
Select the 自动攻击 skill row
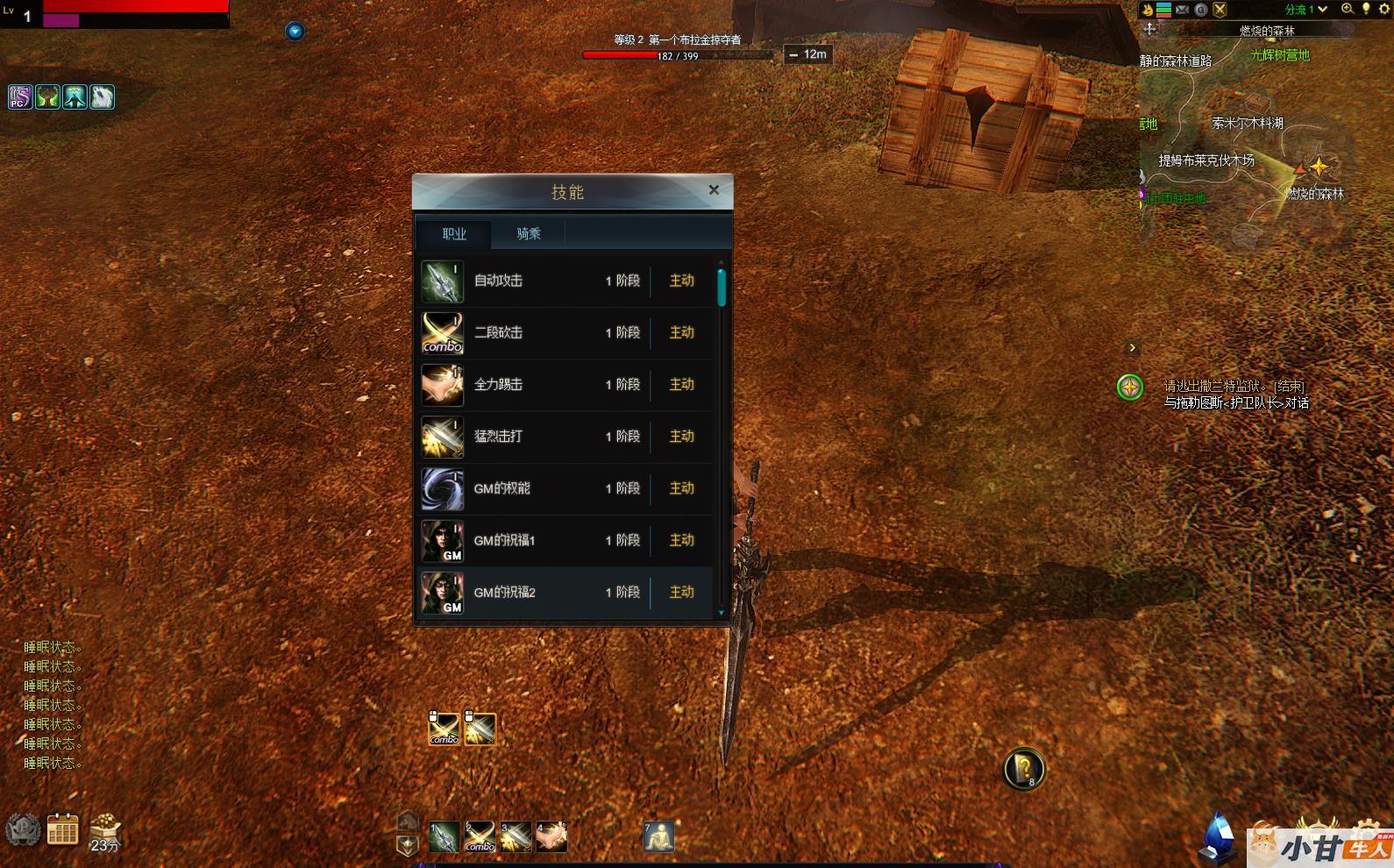[x=565, y=281]
